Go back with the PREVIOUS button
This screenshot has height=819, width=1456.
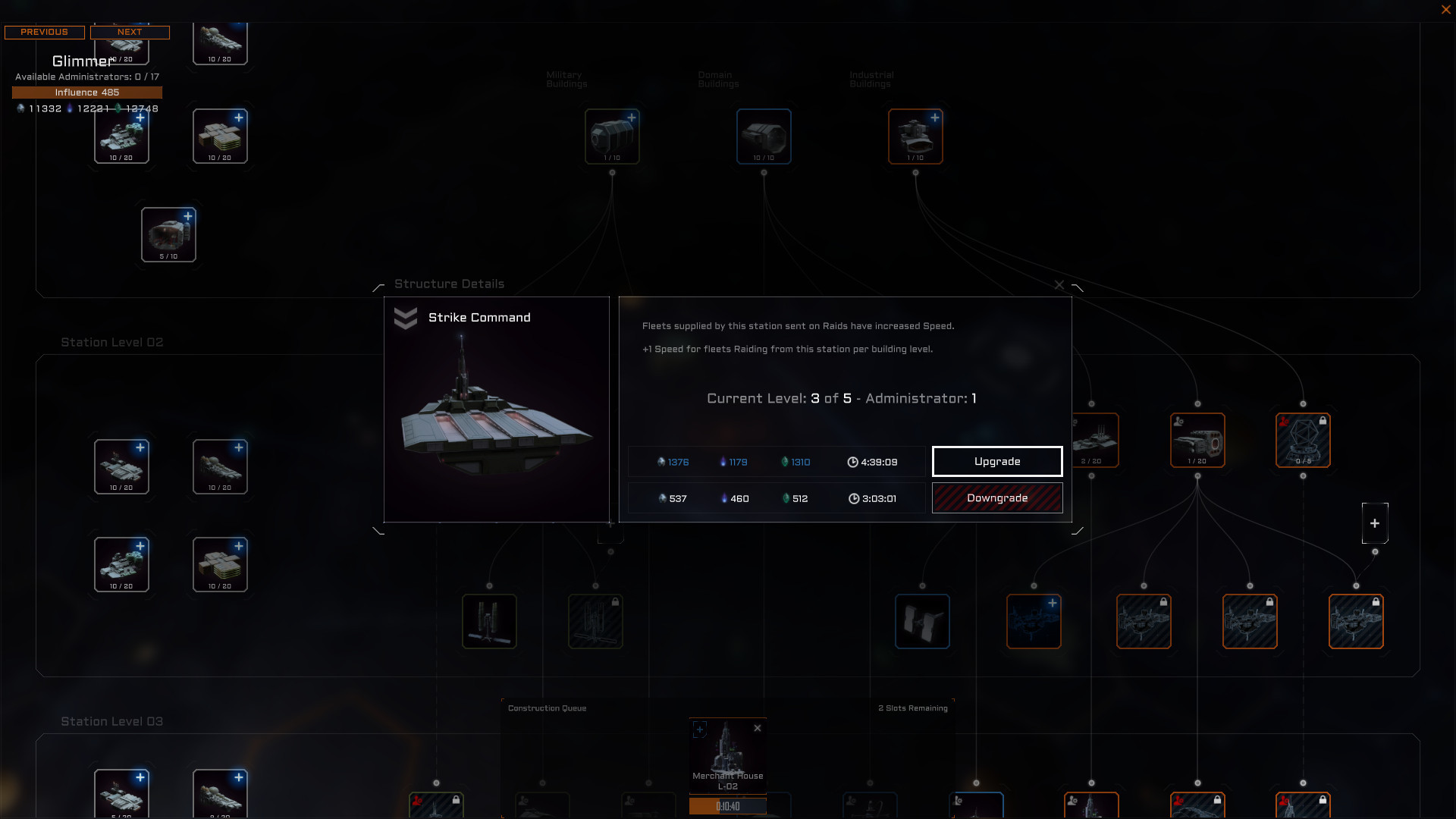click(44, 32)
